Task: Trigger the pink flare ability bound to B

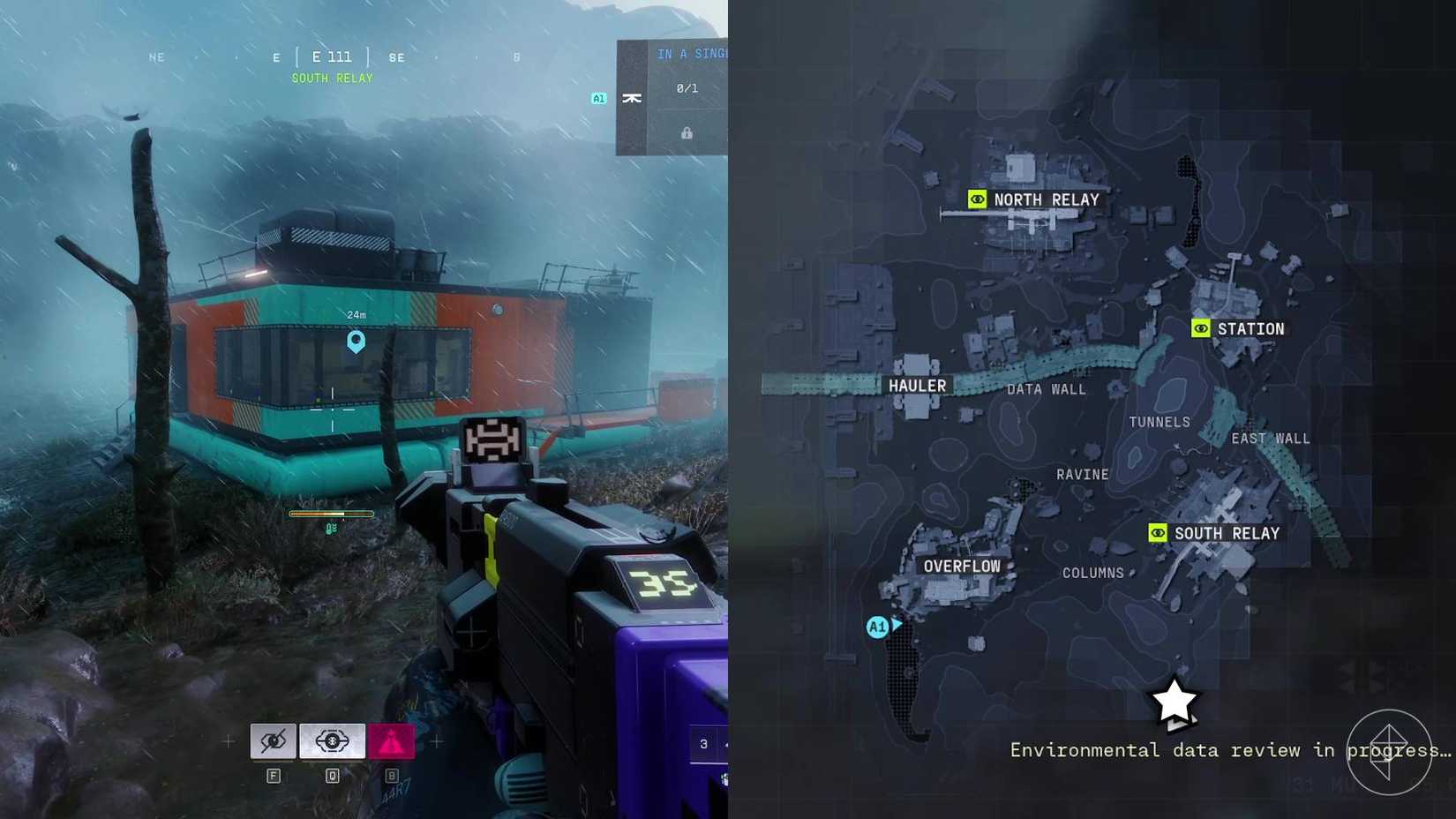Action: click(x=390, y=741)
